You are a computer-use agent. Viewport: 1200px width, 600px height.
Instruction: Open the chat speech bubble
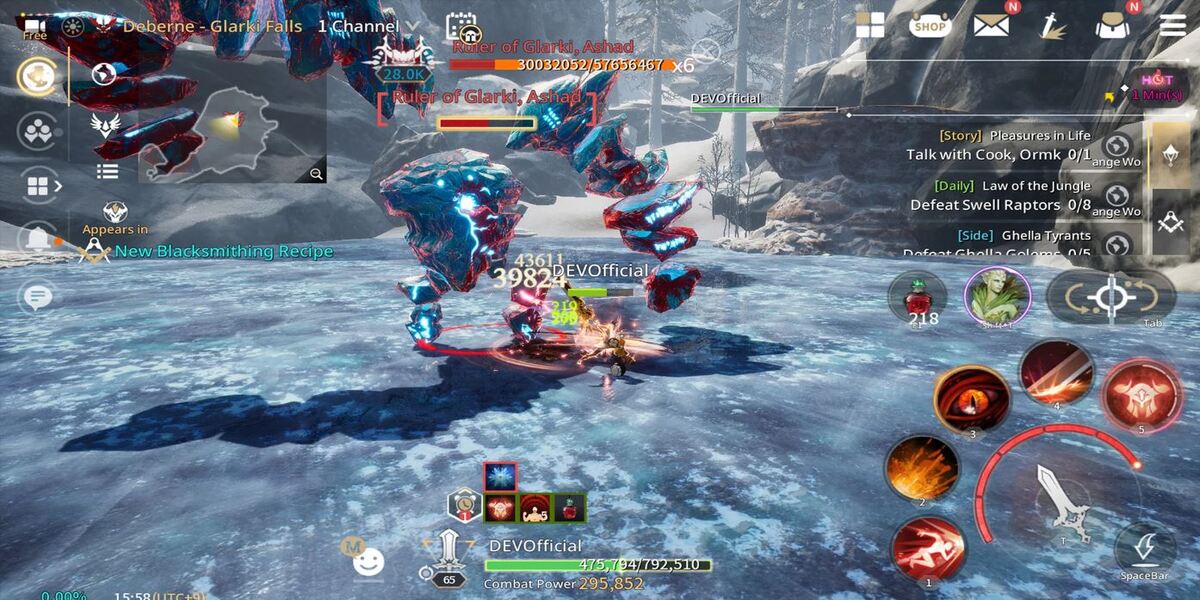38,297
